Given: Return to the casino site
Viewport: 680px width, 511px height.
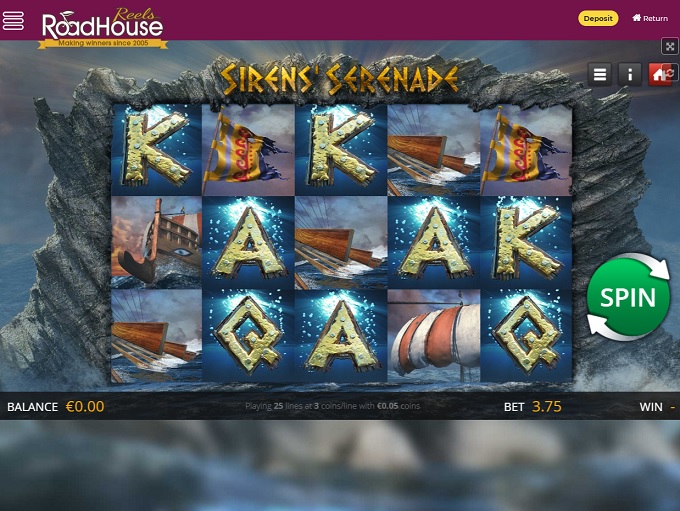Looking at the screenshot, I should 650,18.
